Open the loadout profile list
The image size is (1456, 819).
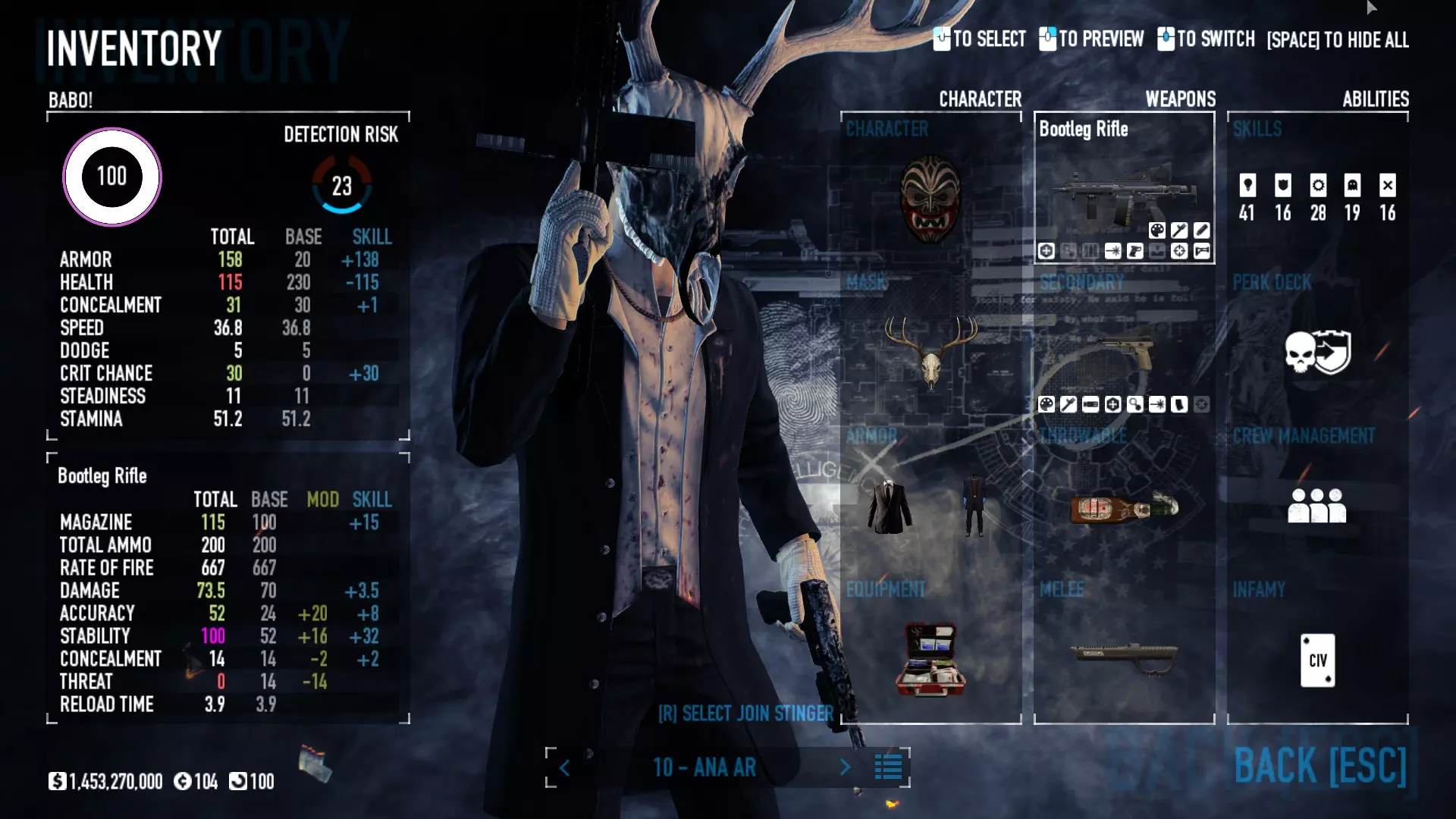pos(888,767)
